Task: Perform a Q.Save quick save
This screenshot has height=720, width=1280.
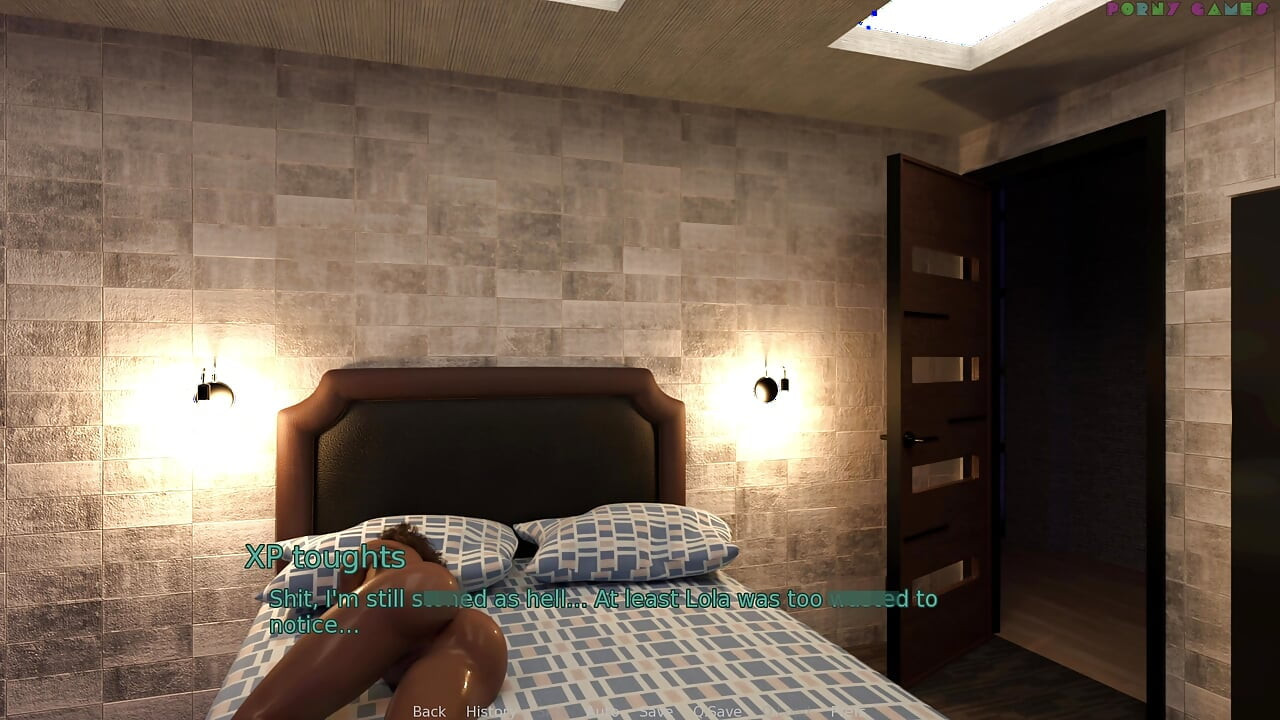Action: pos(716,712)
